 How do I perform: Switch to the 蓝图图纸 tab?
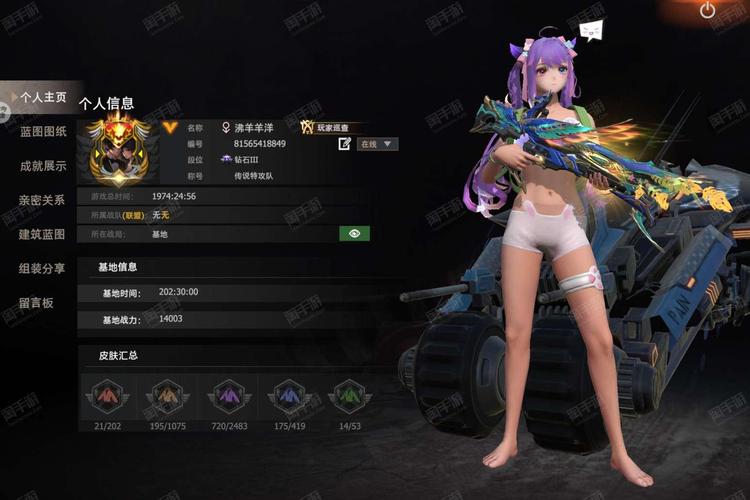pos(42,131)
